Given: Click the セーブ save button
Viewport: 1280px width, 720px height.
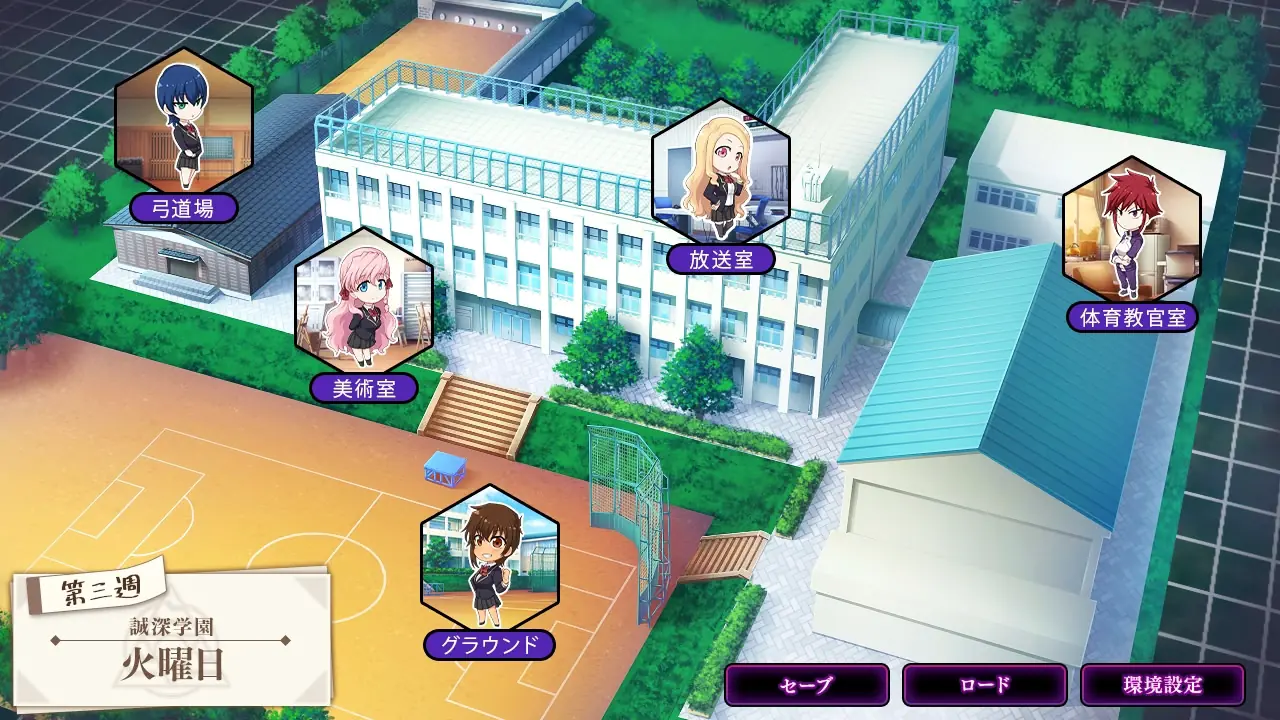Looking at the screenshot, I should (806, 686).
